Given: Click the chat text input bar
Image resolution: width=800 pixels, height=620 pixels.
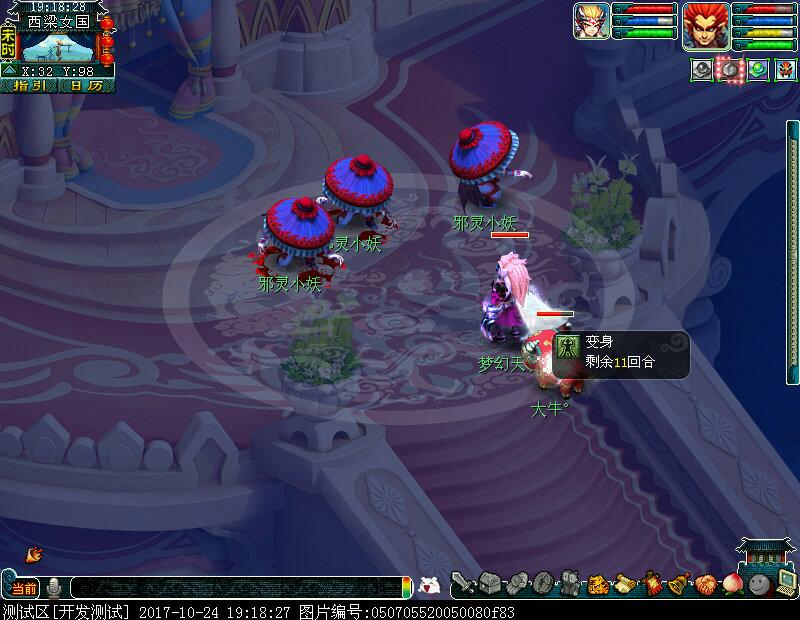Looking at the screenshot, I should 235,587.
